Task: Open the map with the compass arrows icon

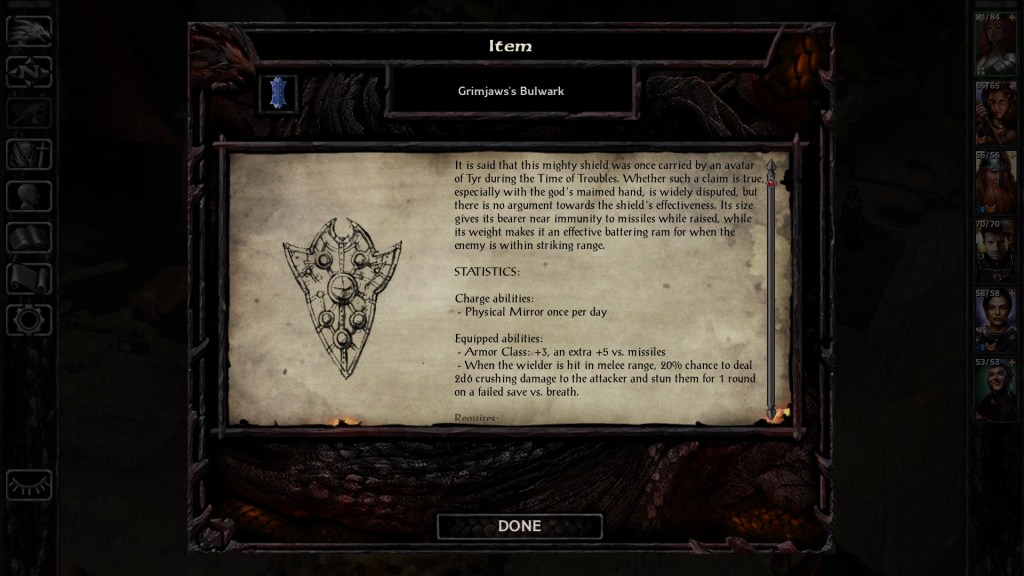Action: point(29,71)
